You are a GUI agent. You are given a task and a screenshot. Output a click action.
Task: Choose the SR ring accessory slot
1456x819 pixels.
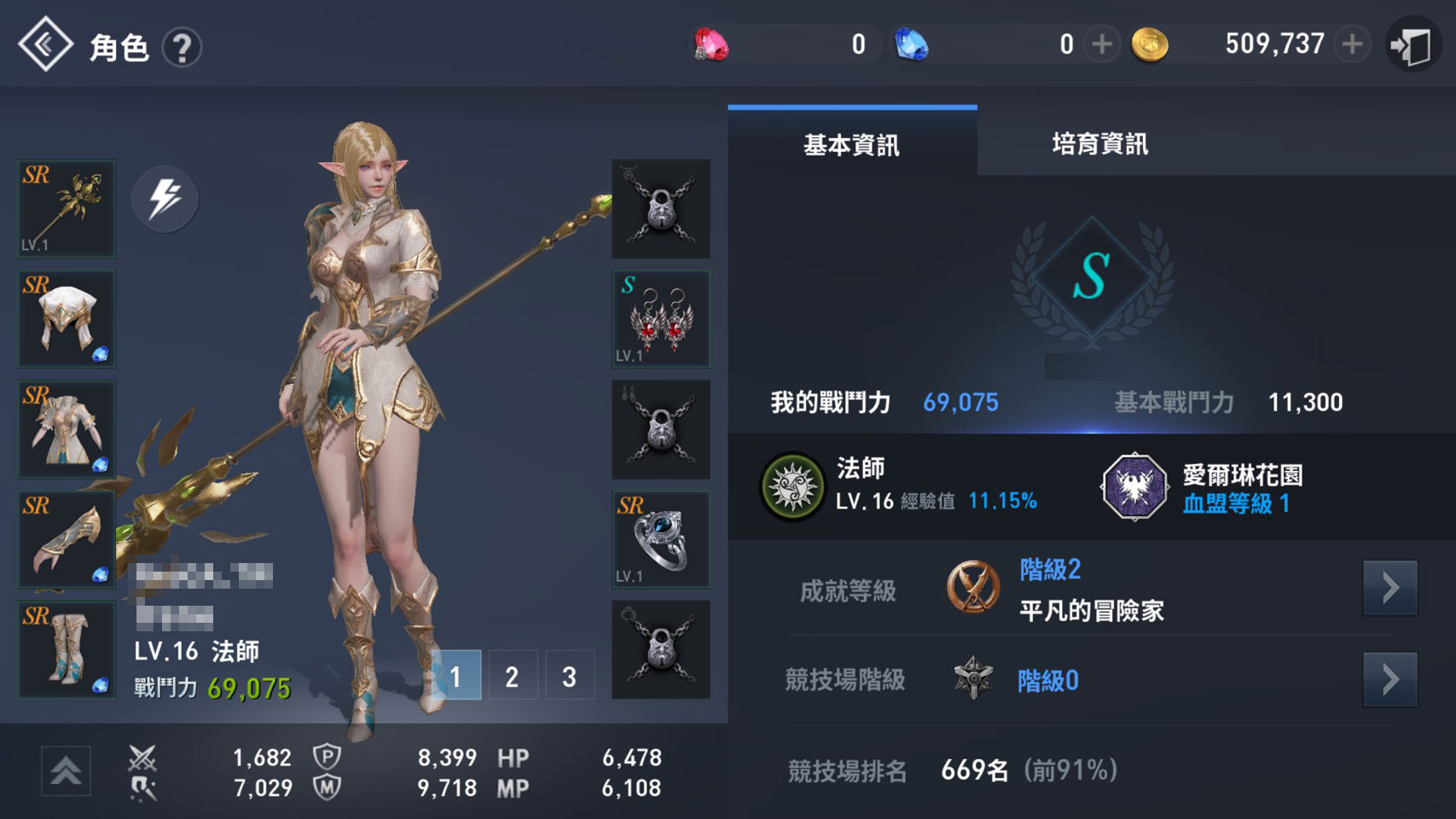coord(661,539)
